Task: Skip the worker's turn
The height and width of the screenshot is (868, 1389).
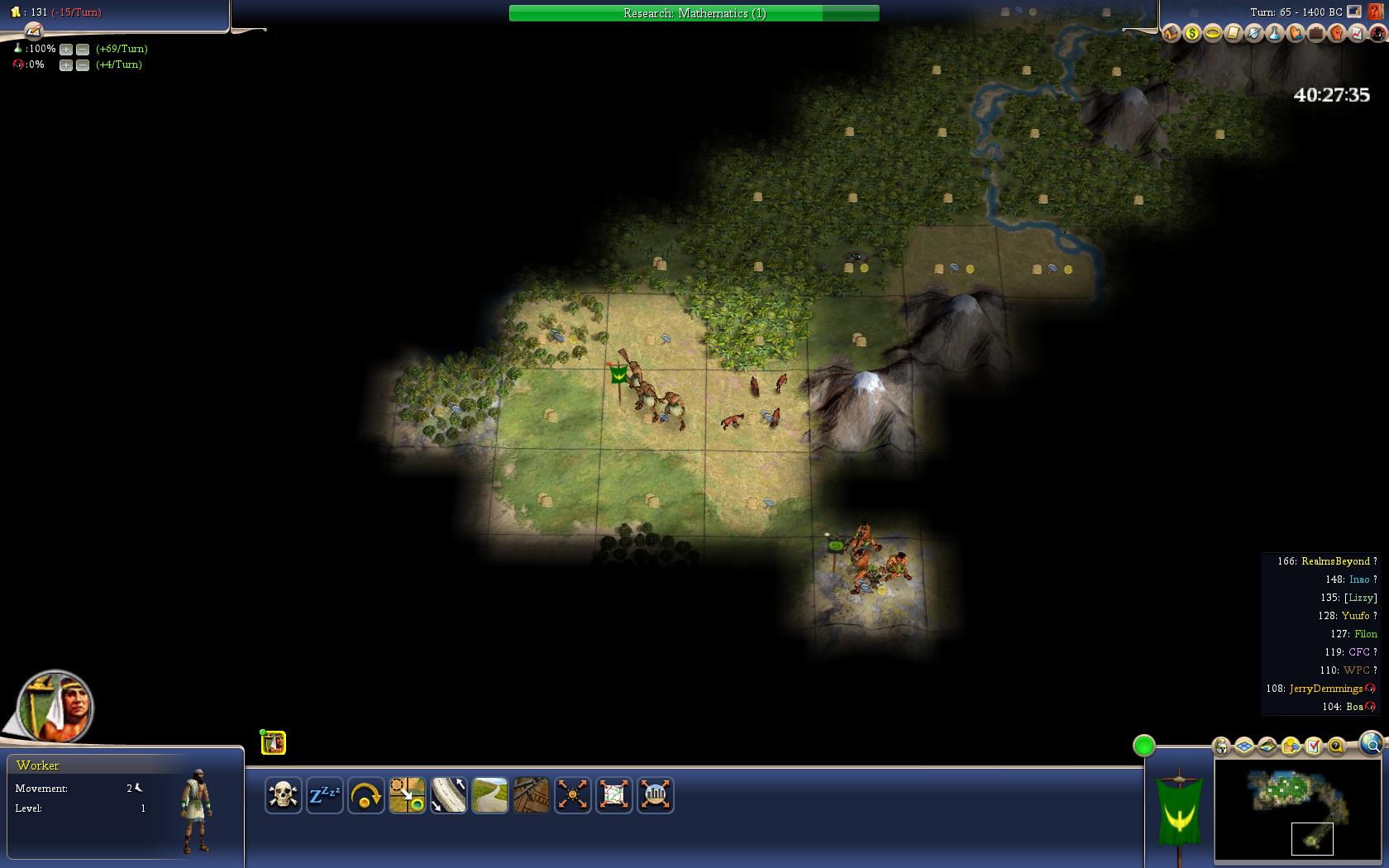Action: 365,795
